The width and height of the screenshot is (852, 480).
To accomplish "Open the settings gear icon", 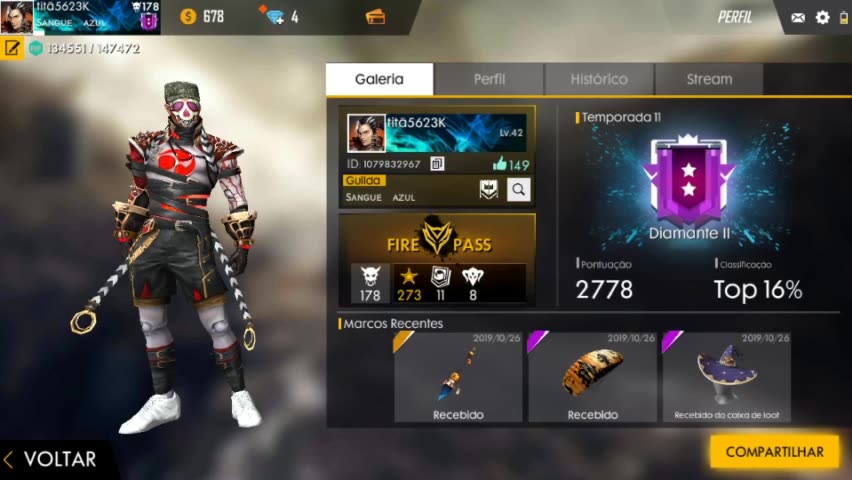I will click(x=822, y=17).
